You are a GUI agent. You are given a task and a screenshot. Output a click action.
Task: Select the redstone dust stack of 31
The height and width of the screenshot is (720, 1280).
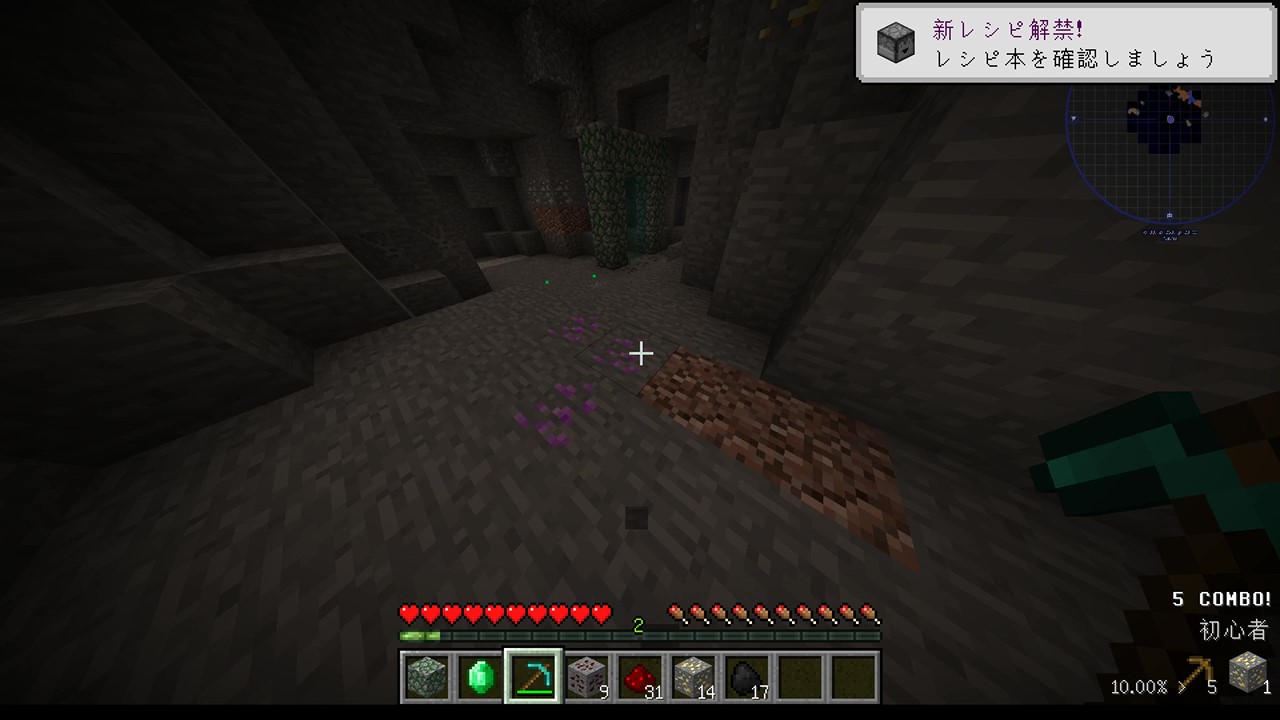640,677
